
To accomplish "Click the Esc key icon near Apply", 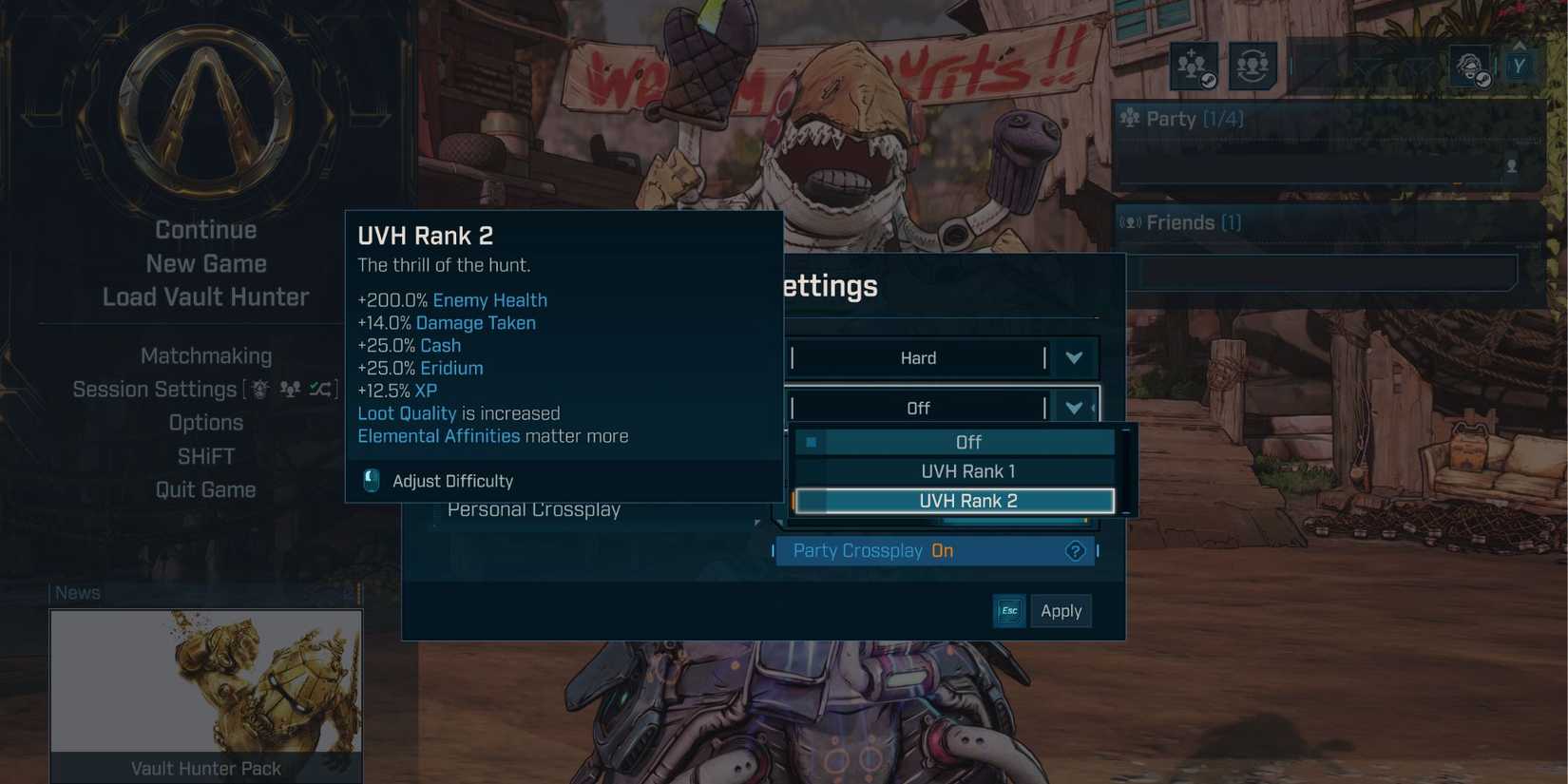I will tap(1008, 611).
